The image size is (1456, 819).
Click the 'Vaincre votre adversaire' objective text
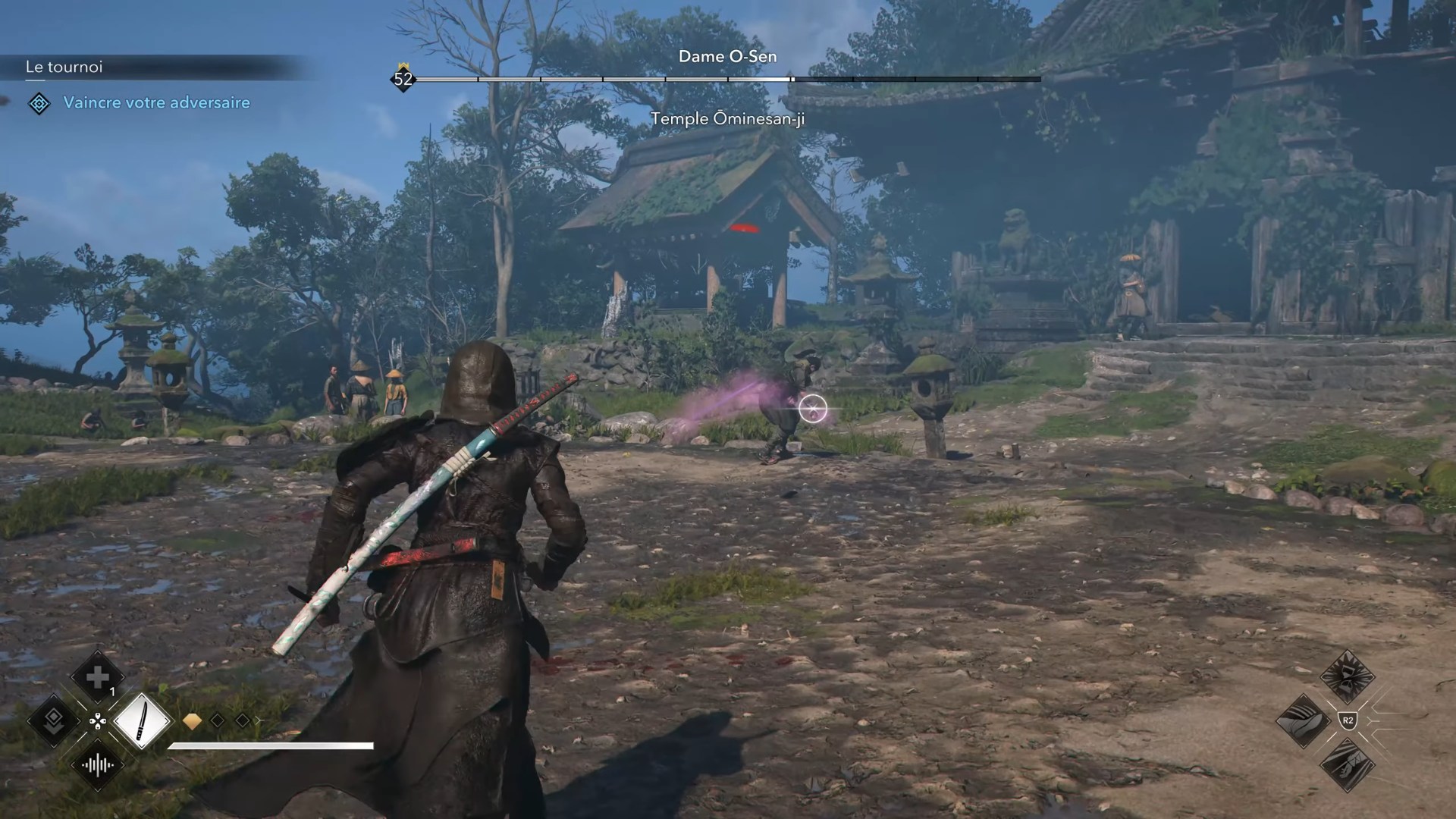(158, 102)
